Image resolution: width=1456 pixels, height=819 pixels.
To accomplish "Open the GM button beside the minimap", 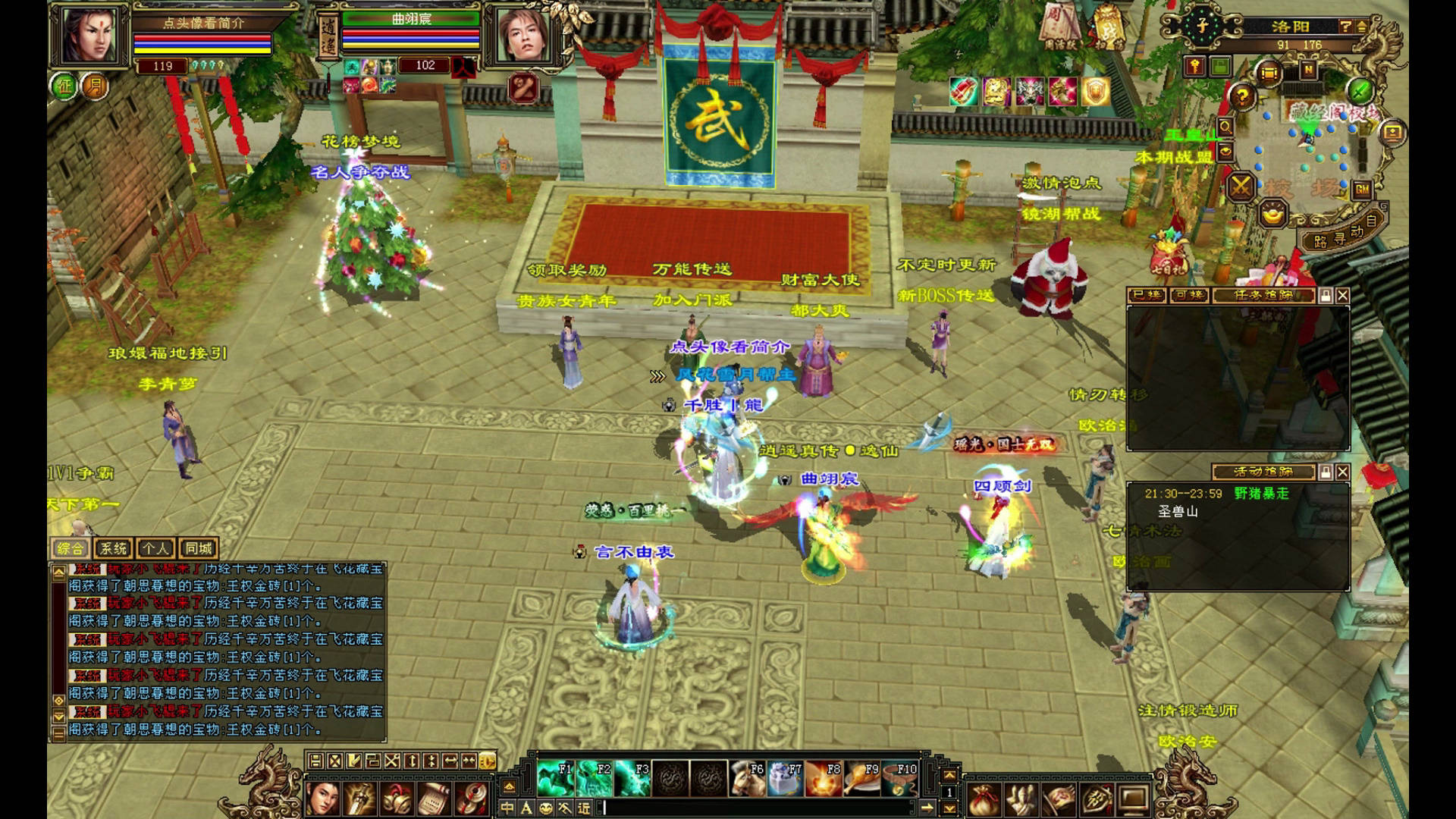I will 1362,190.
